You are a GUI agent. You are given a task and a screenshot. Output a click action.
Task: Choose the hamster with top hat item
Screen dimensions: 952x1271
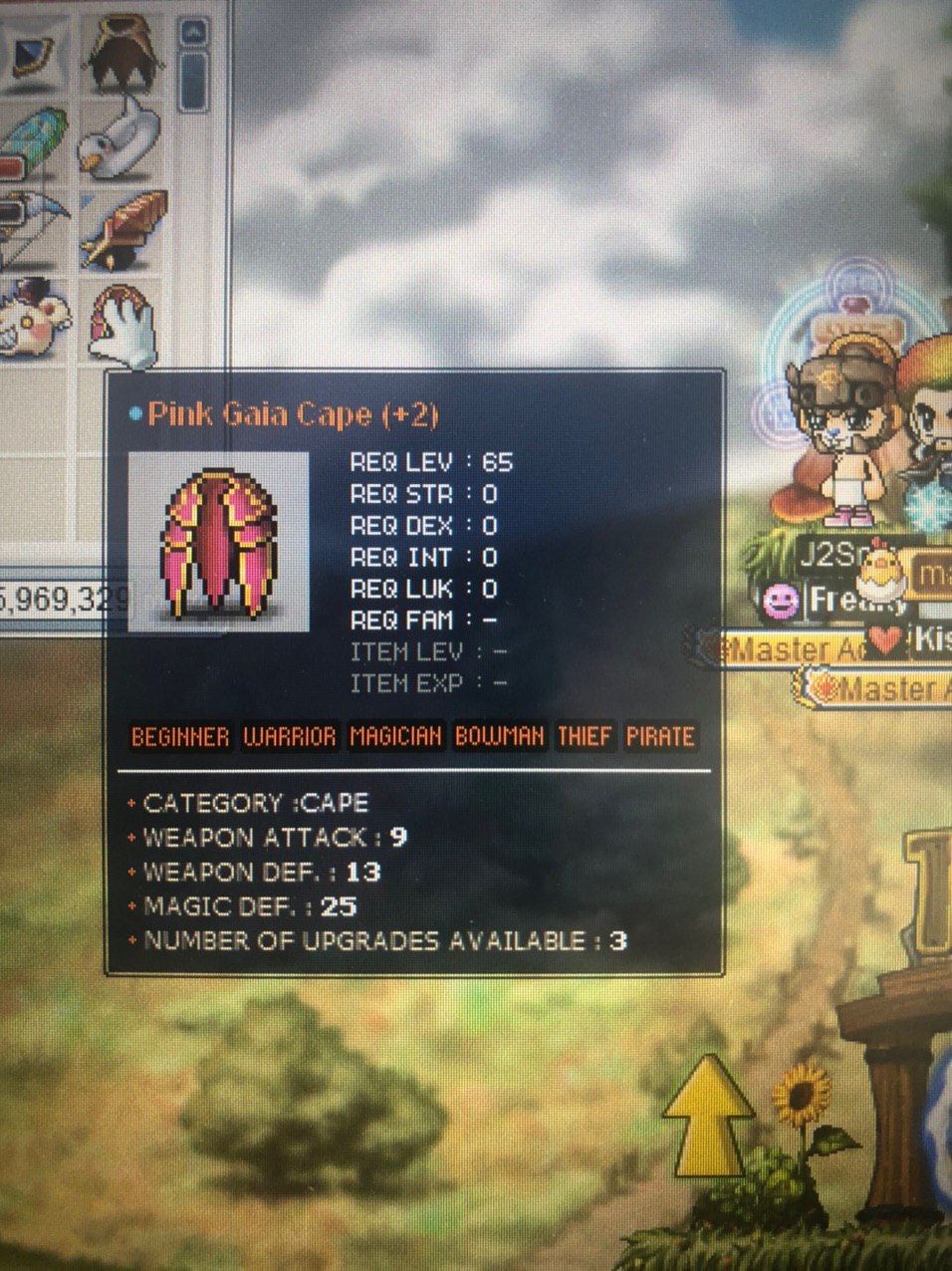click(32, 319)
